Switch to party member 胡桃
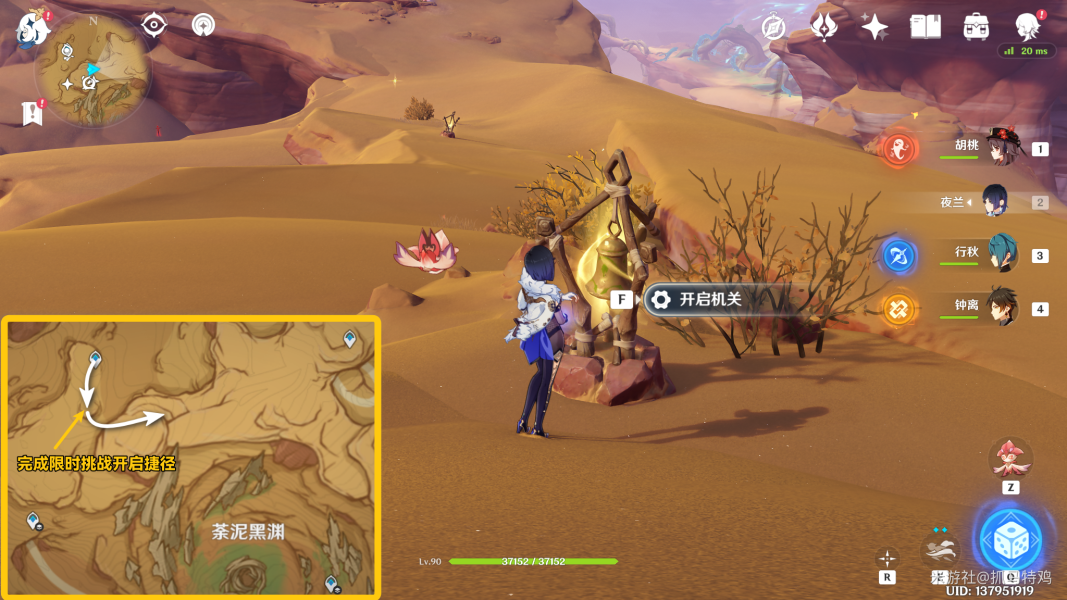 [x=1000, y=148]
